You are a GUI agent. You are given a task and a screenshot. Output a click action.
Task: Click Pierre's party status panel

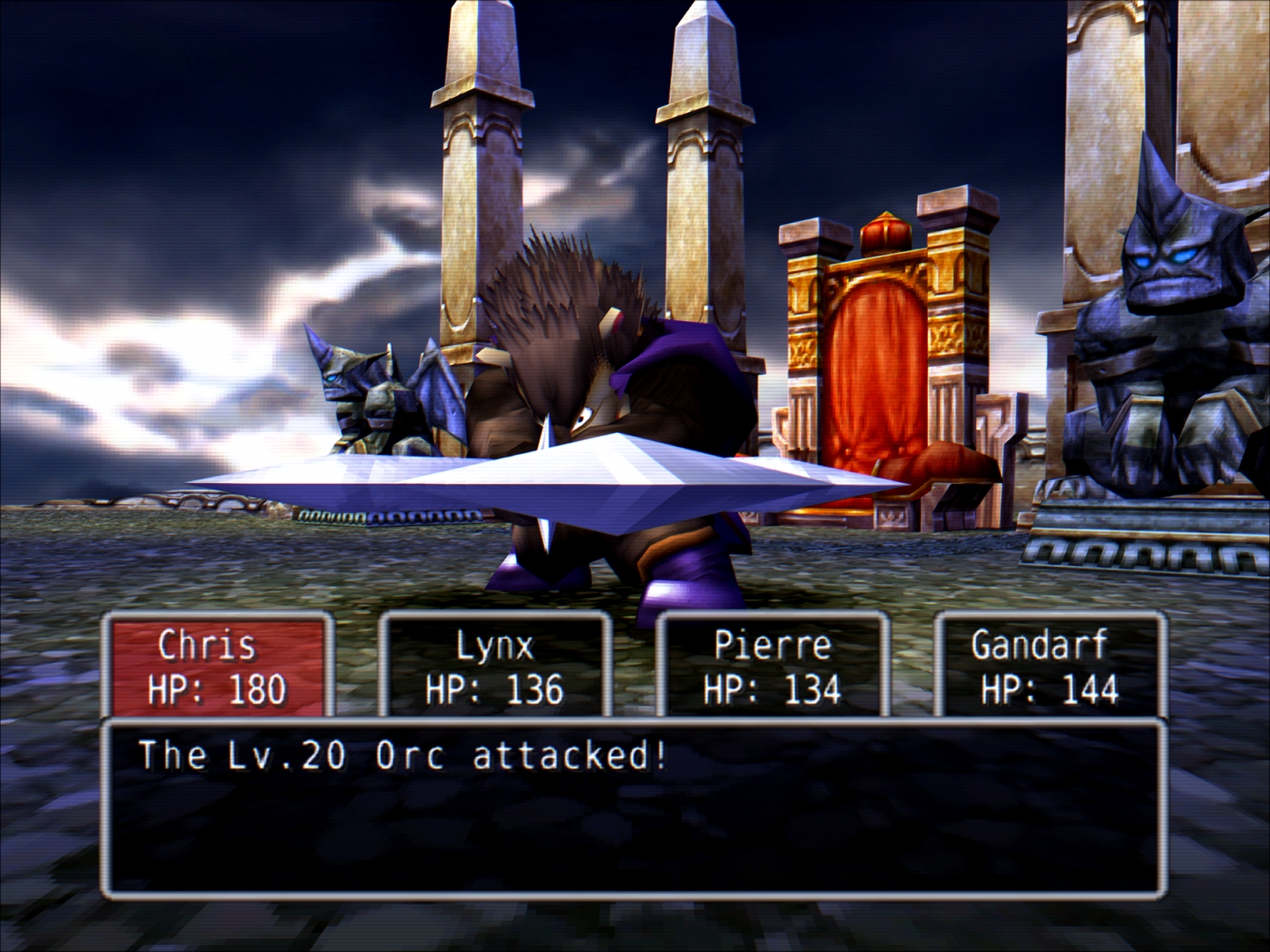pyautogui.click(x=773, y=665)
